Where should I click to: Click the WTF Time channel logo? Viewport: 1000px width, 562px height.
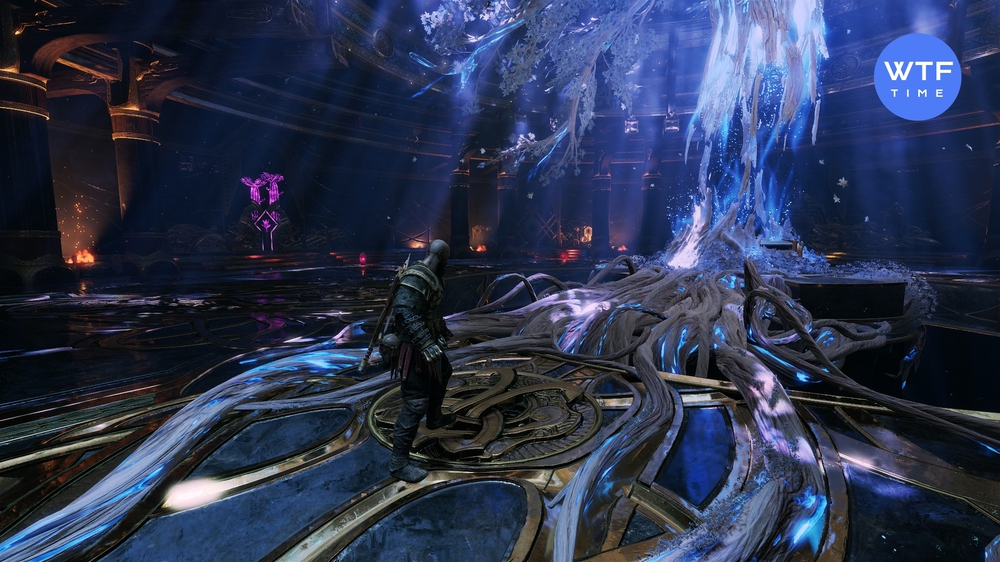917,77
